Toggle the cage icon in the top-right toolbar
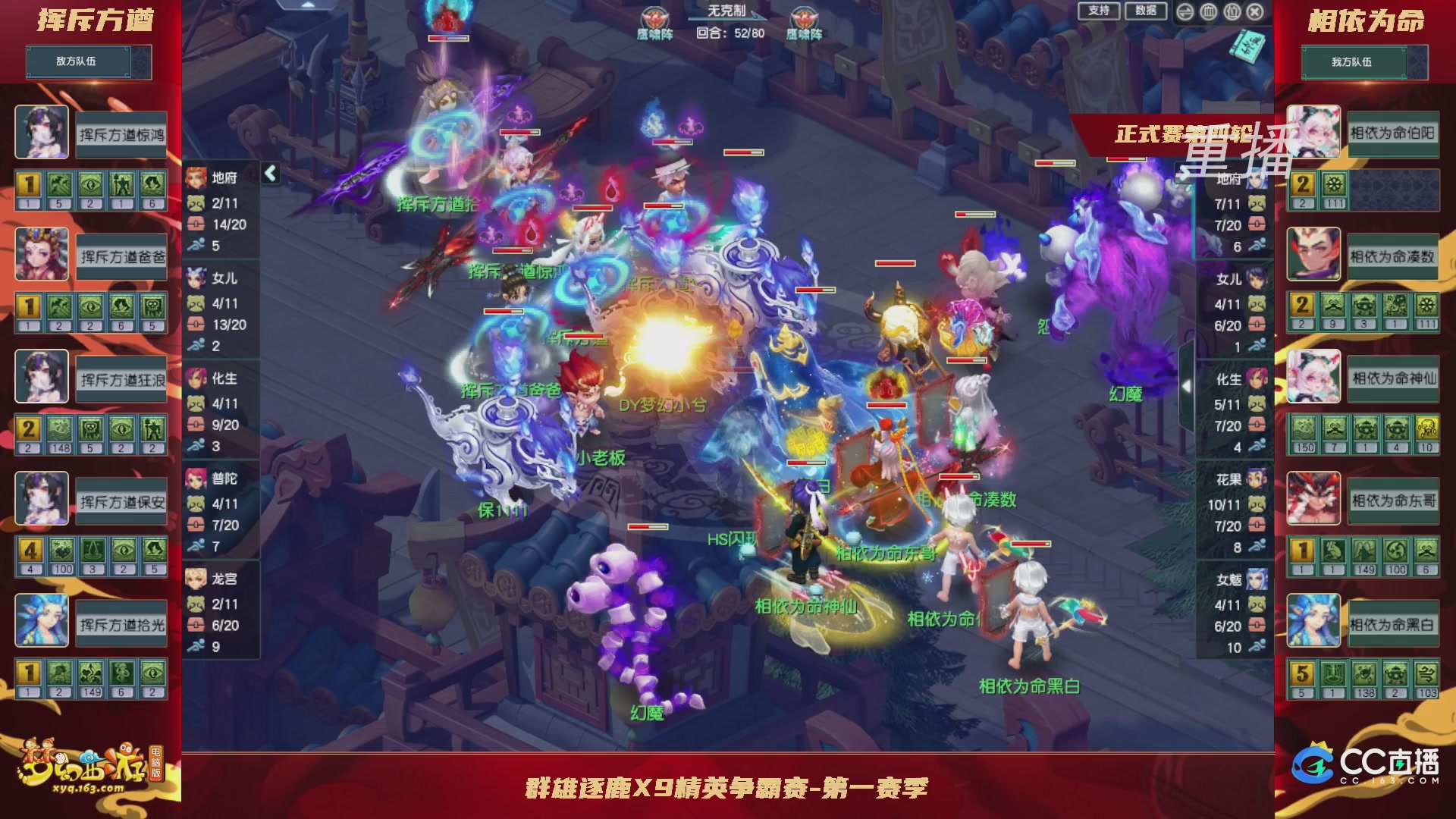 pos(1209,12)
